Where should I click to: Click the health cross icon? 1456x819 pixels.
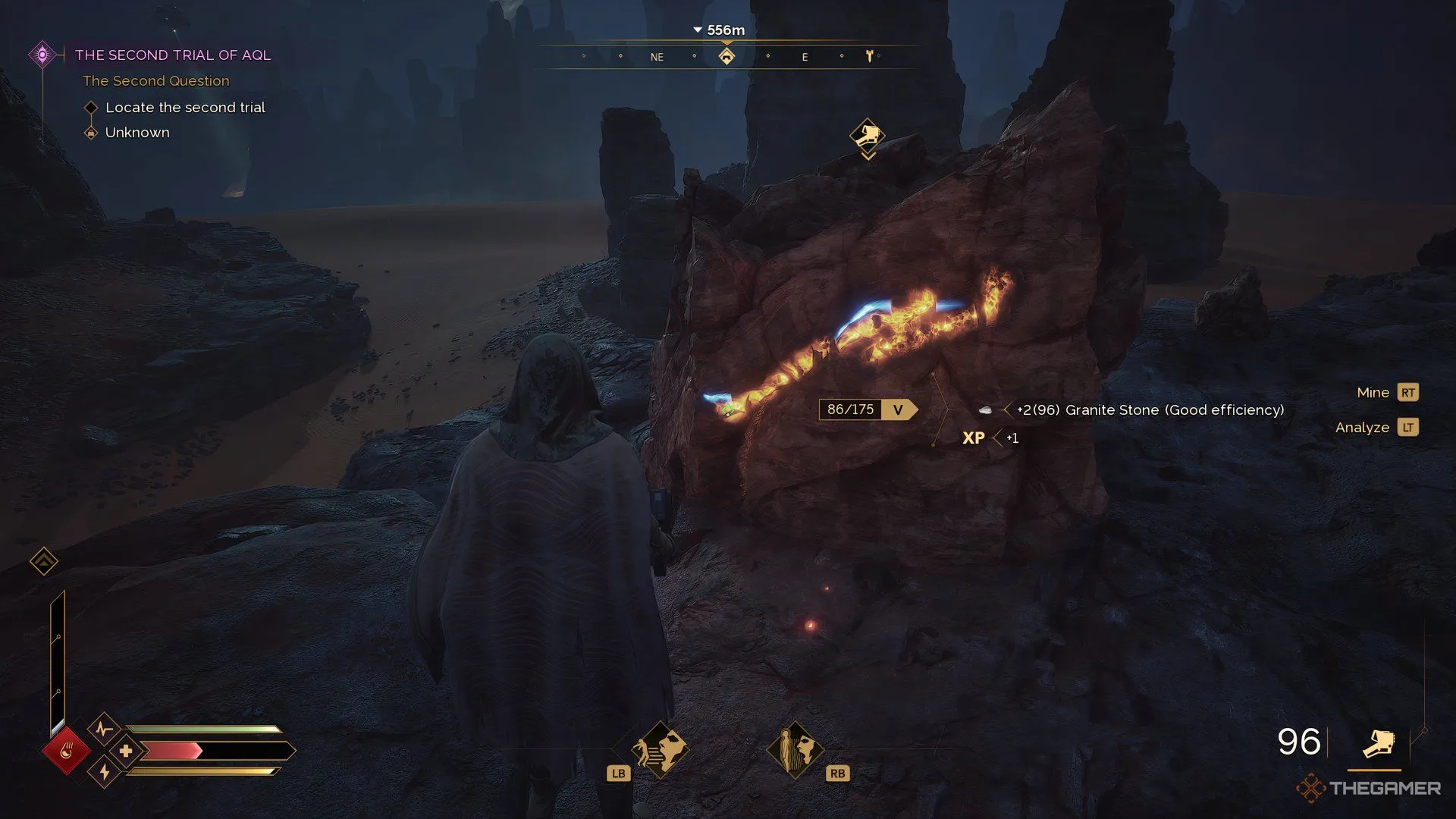point(126,752)
